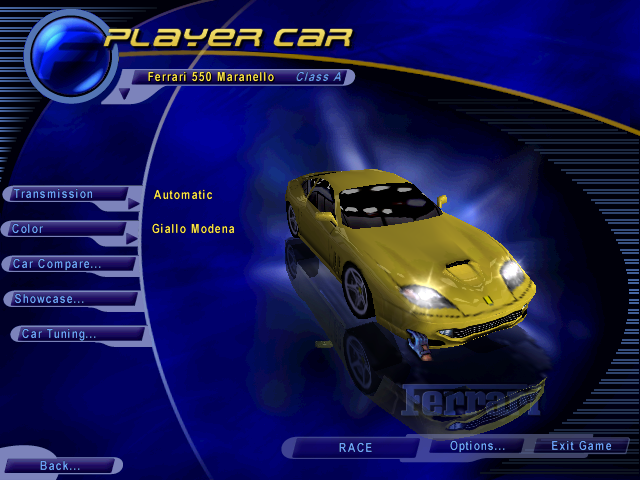
Task: Open Car Compare screen
Action: (x=70, y=264)
